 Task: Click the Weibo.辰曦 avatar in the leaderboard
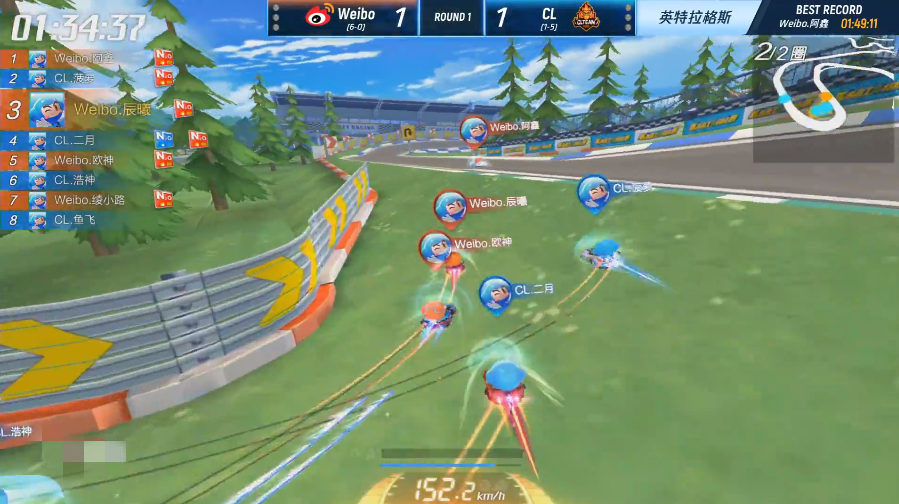coord(47,109)
